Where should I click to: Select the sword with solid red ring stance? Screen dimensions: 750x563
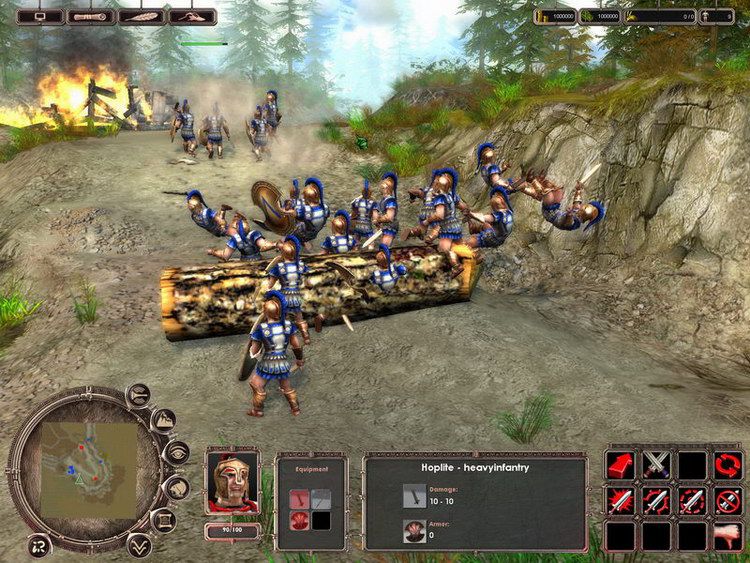(657, 500)
